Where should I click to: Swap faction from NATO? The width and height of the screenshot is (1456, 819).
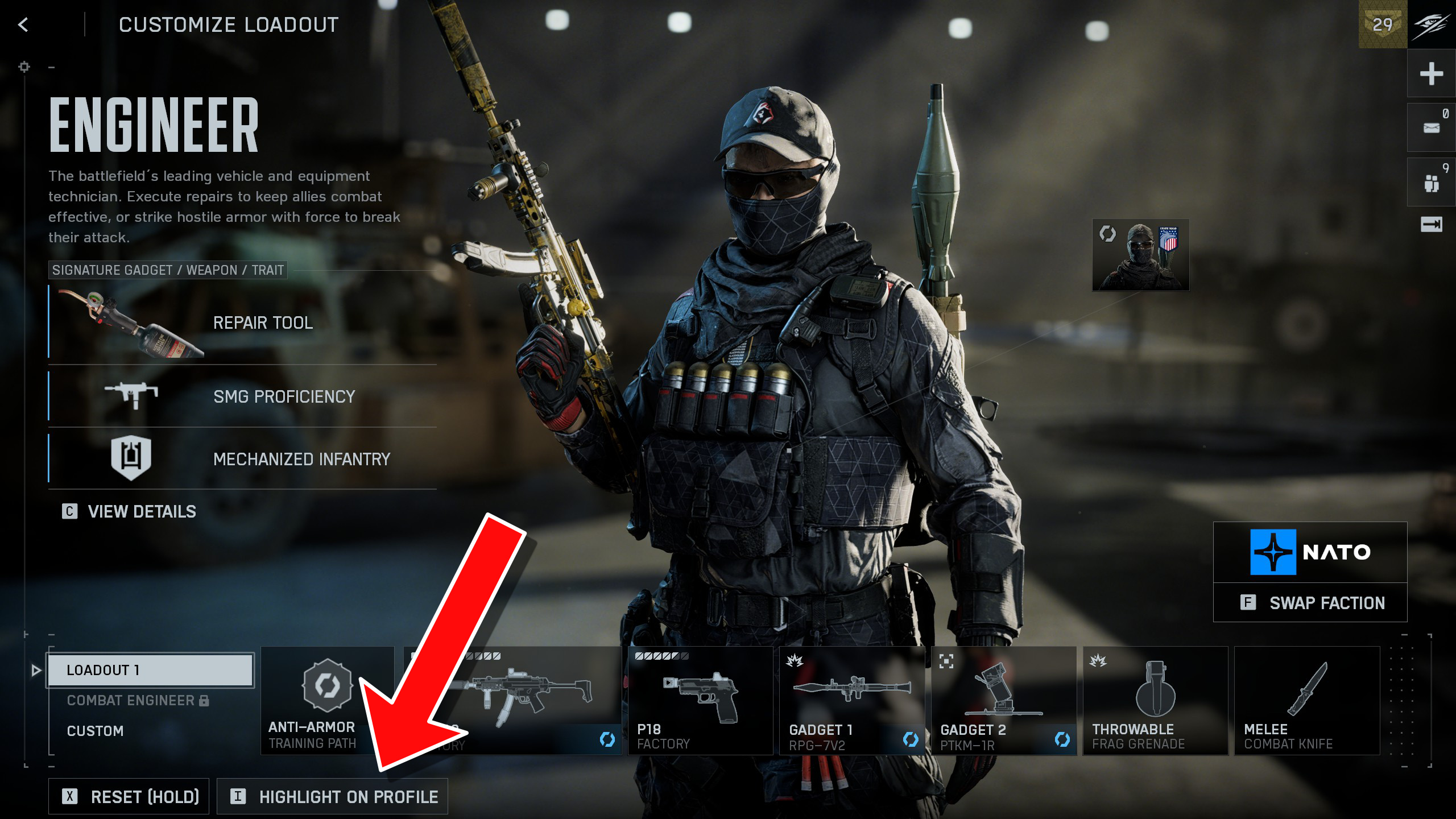tap(1310, 603)
